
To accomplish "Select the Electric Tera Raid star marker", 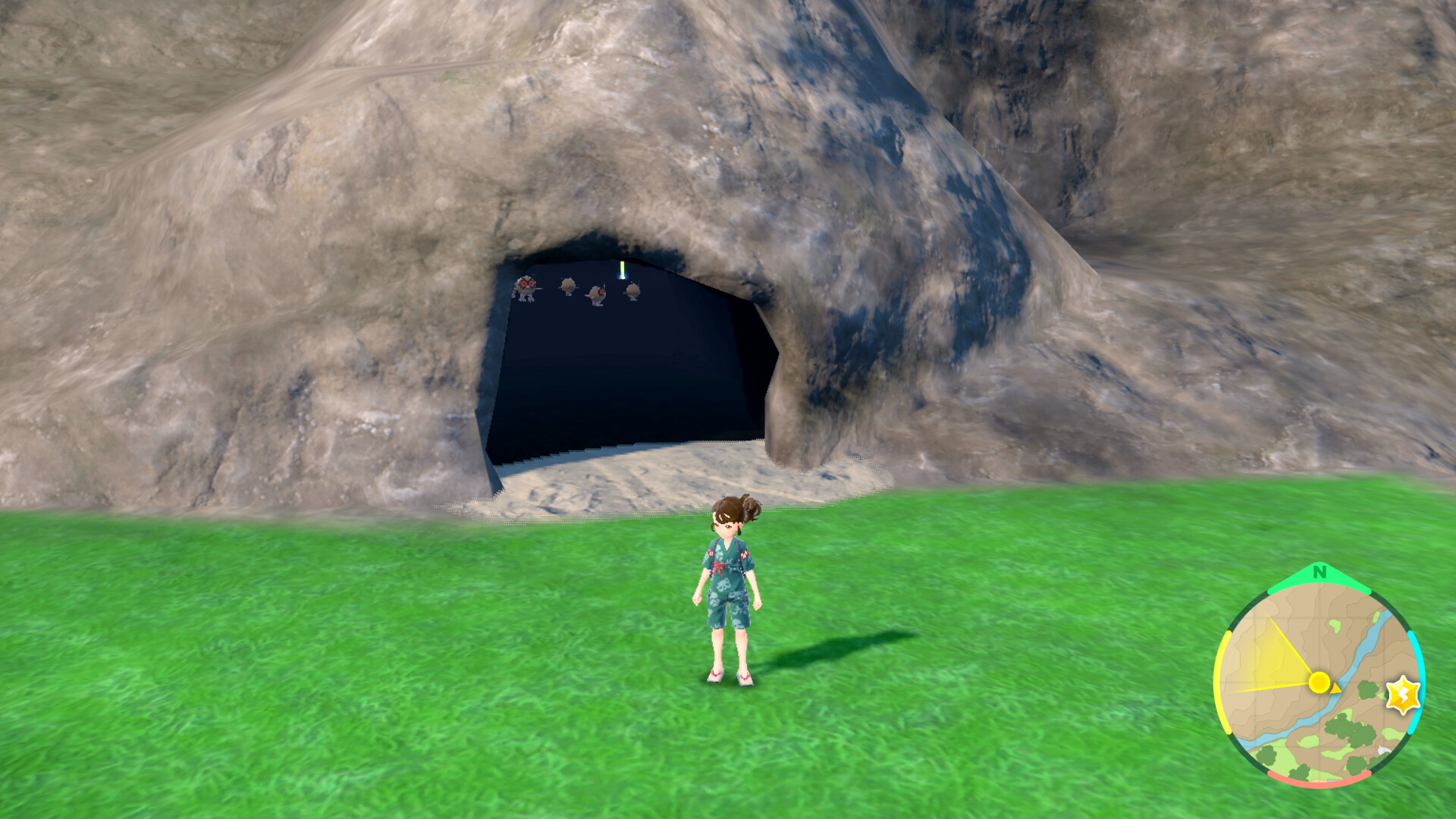I will click(1404, 695).
